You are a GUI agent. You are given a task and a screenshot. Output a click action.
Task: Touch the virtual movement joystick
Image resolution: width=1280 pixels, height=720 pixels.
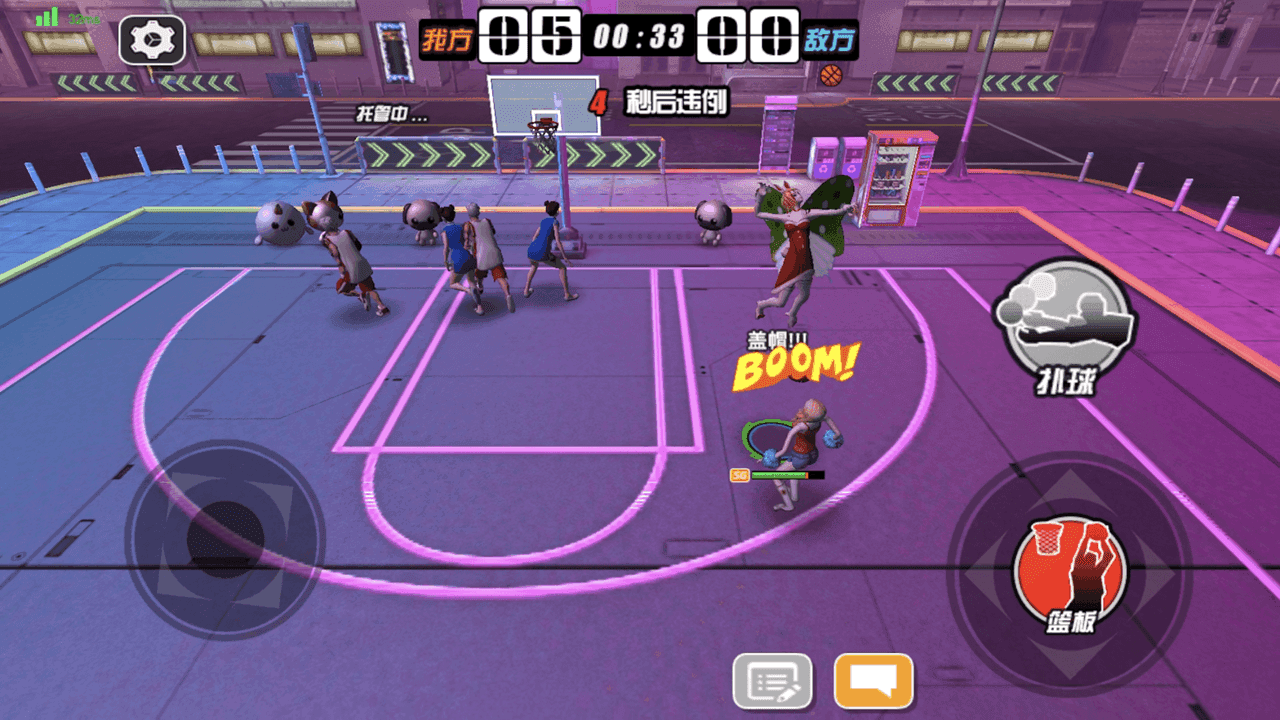click(x=225, y=538)
